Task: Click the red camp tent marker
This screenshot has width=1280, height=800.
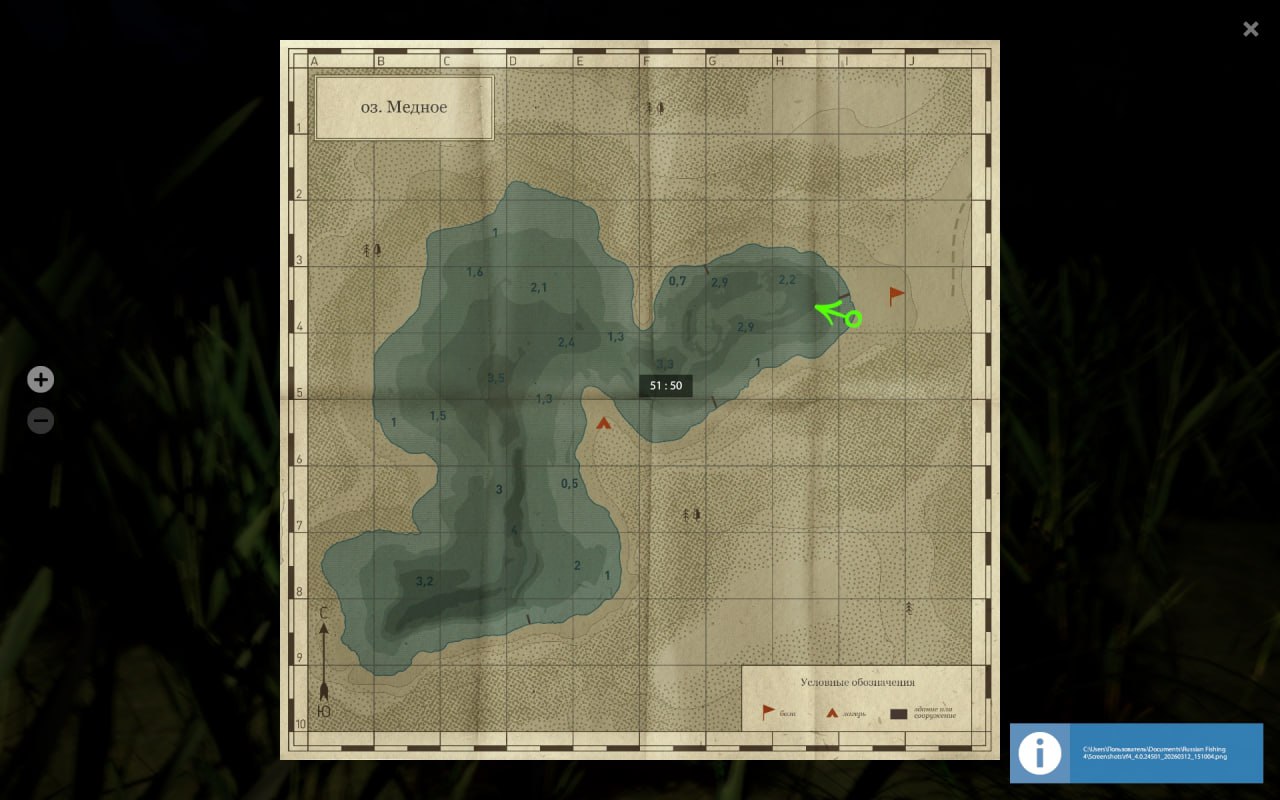Action: tap(603, 423)
